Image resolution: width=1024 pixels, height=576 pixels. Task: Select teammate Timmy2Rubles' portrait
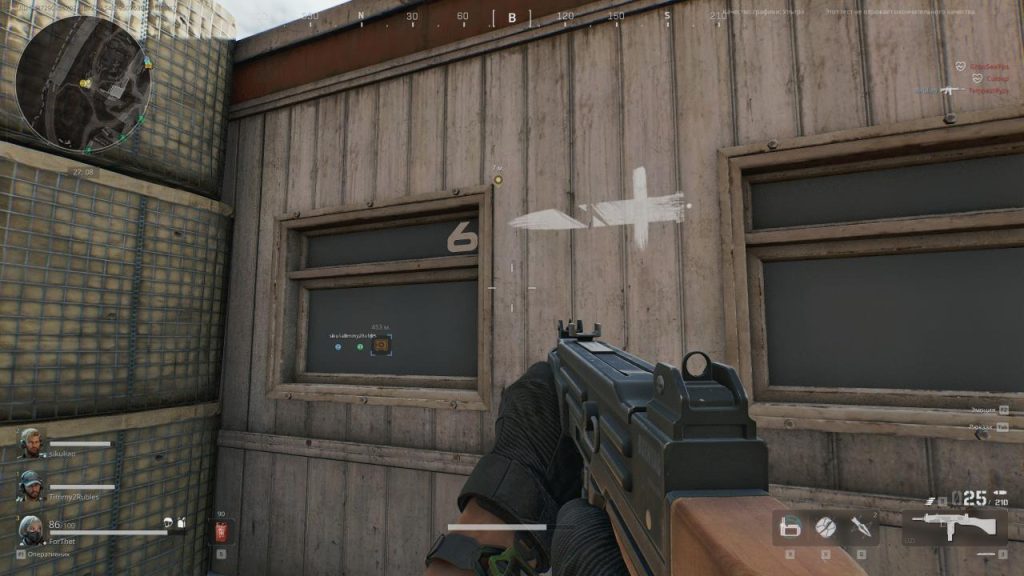[x=31, y=486]
